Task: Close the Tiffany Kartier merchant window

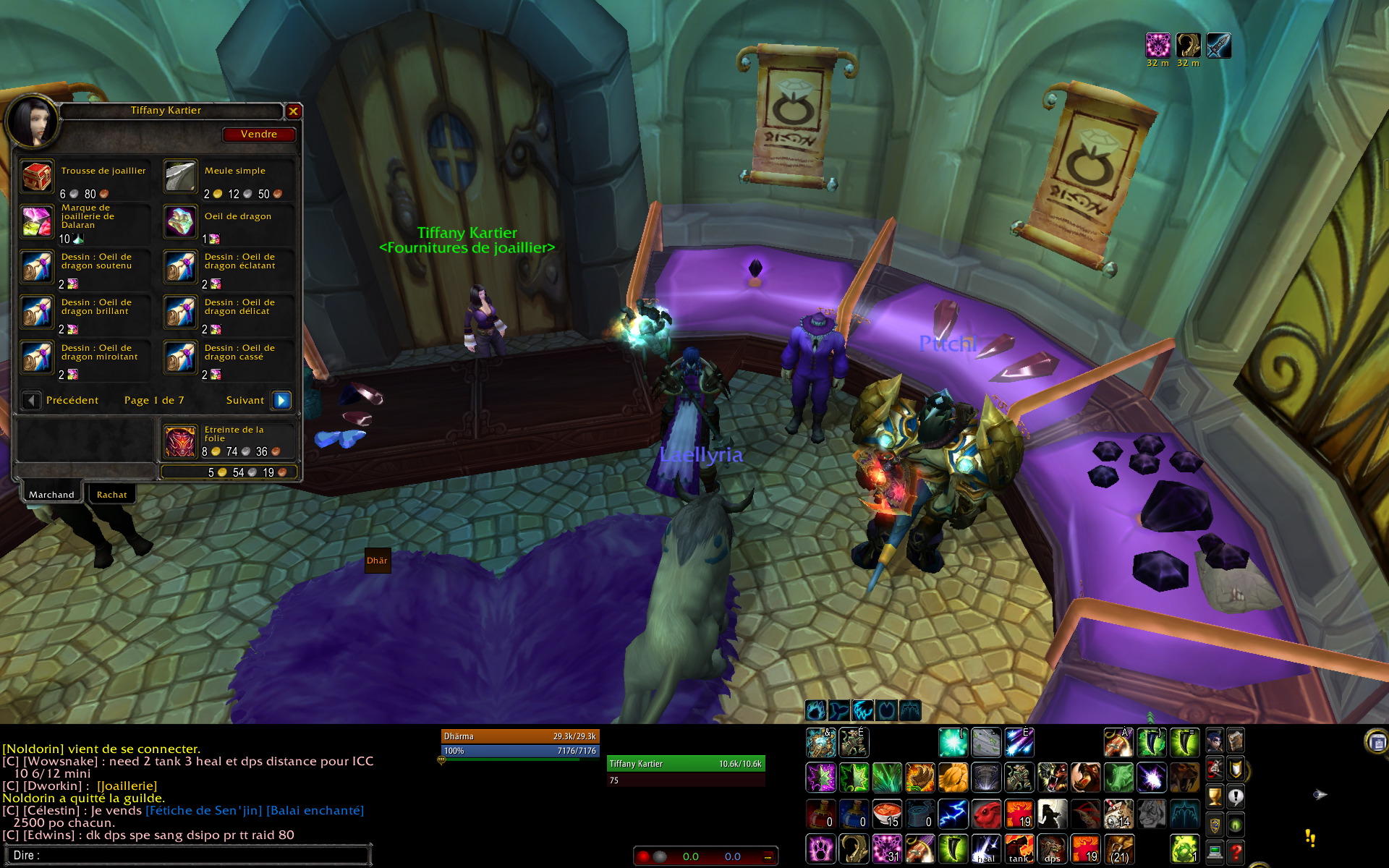Action: (293, 111)
